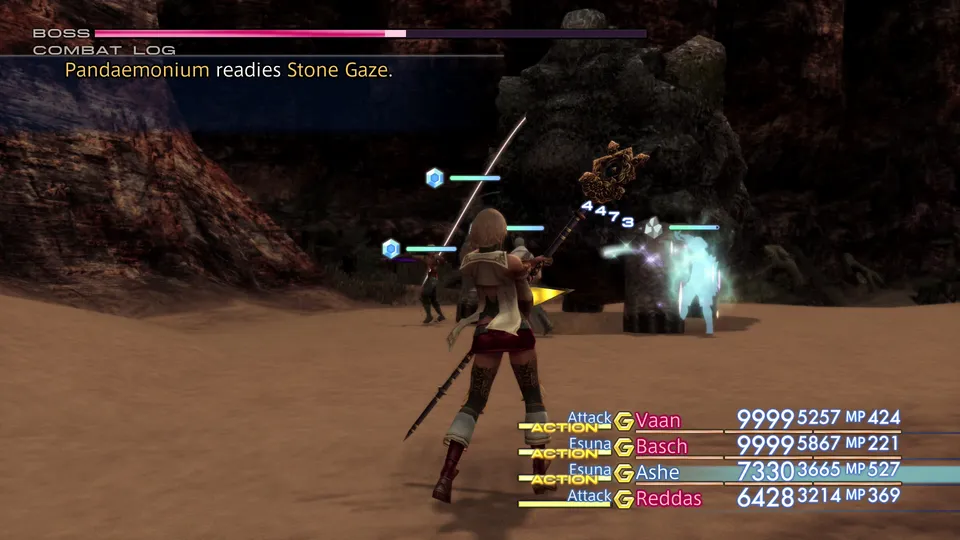The width and height of the screenshot is (960, 540).
Task: Open the Combat Log panel
Action: tap(104, 49)
